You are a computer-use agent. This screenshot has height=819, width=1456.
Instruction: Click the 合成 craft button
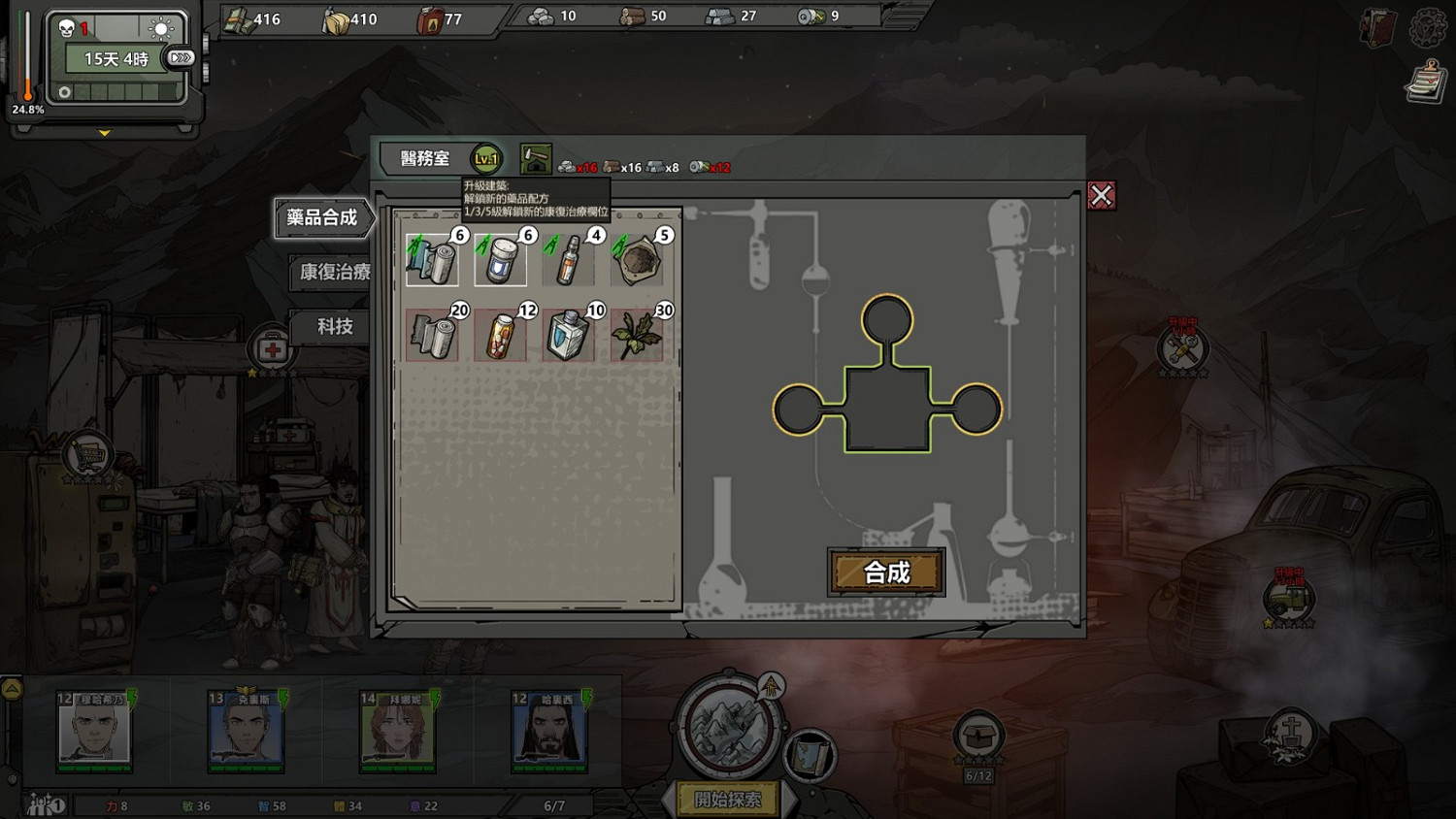point(886,572)
